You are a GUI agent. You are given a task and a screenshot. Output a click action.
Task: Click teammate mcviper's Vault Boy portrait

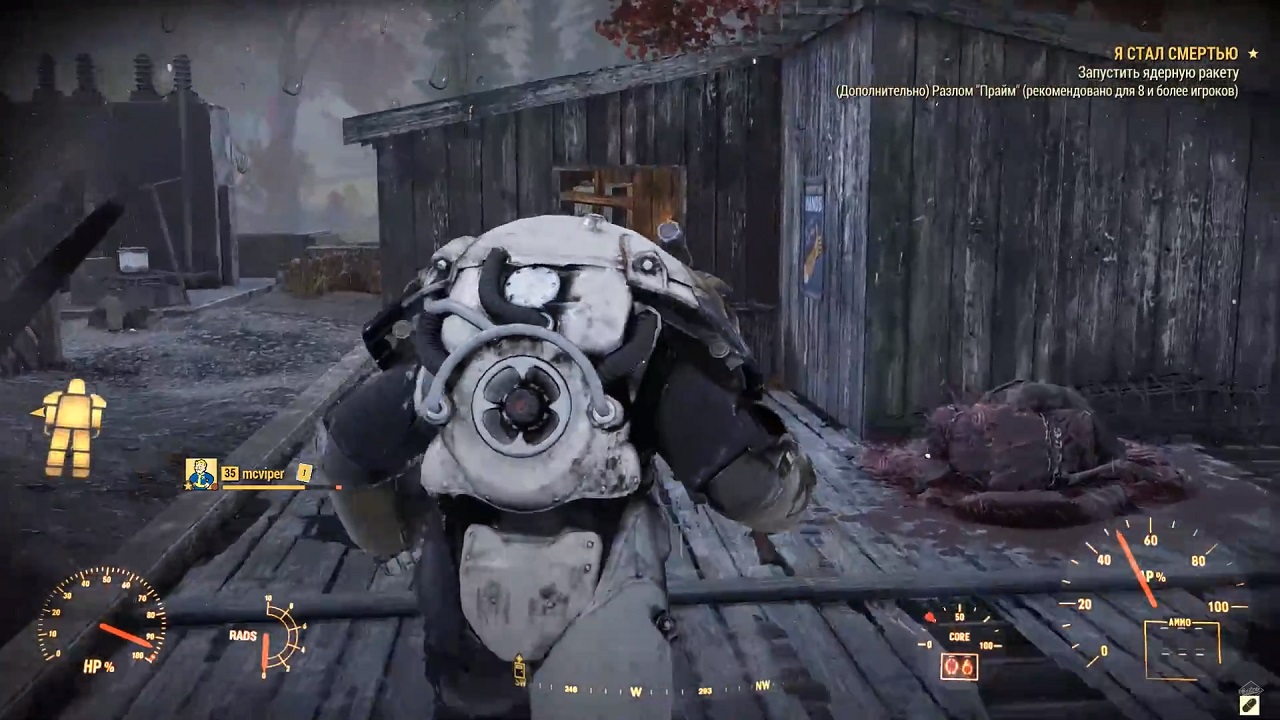coord(201,473)
